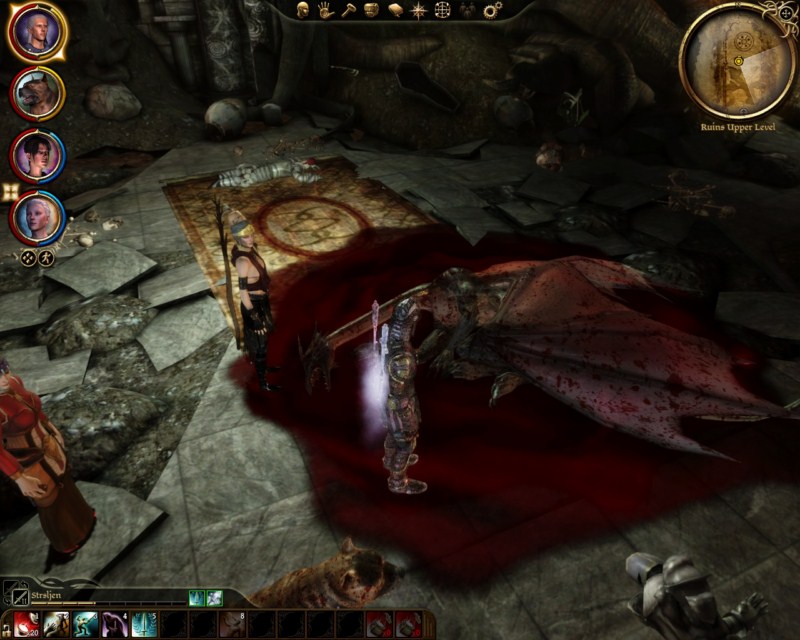Click the Ruins Upper Level minimap
The height and width of the screenshot is (640, 800).
coord(737,61)
